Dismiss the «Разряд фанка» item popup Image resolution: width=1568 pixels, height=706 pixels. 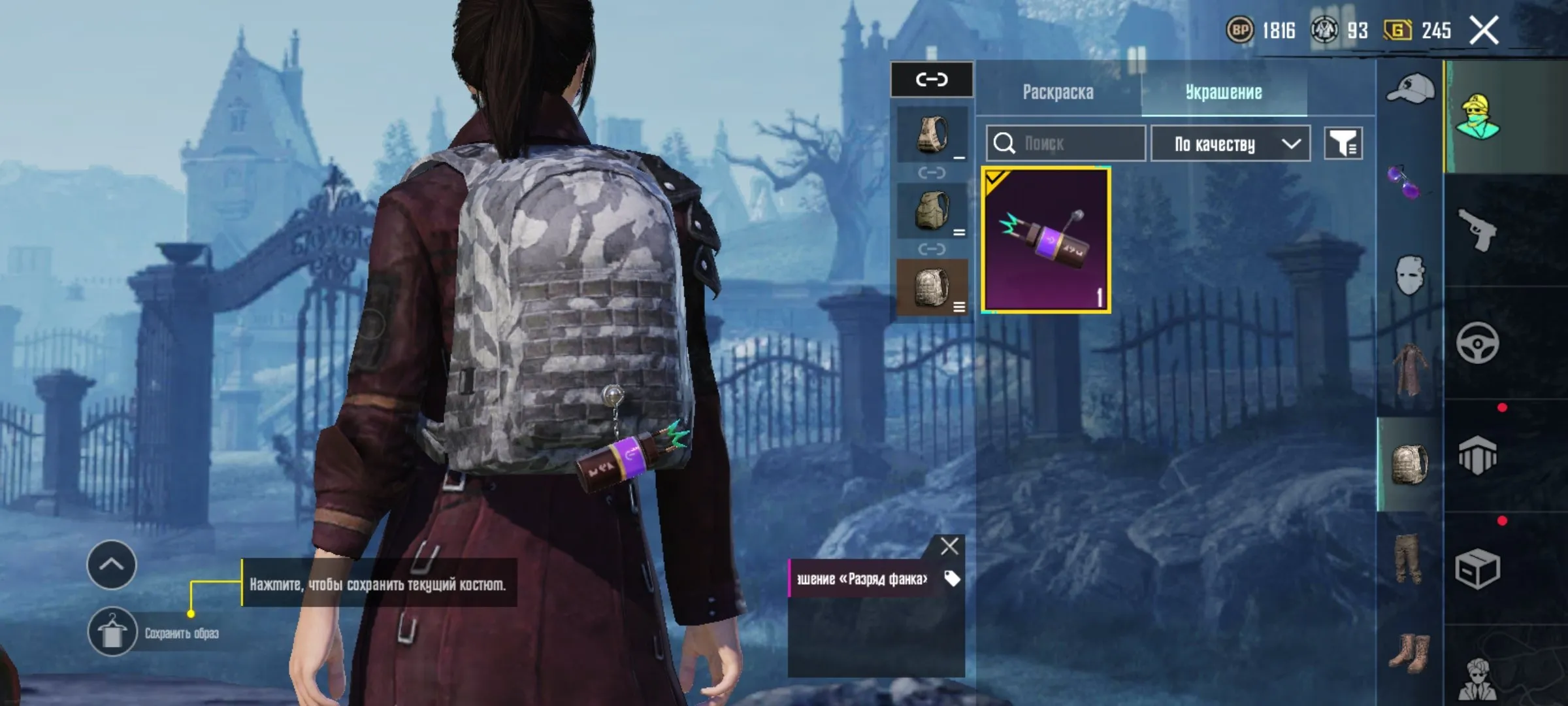click(x=949, y=546)
